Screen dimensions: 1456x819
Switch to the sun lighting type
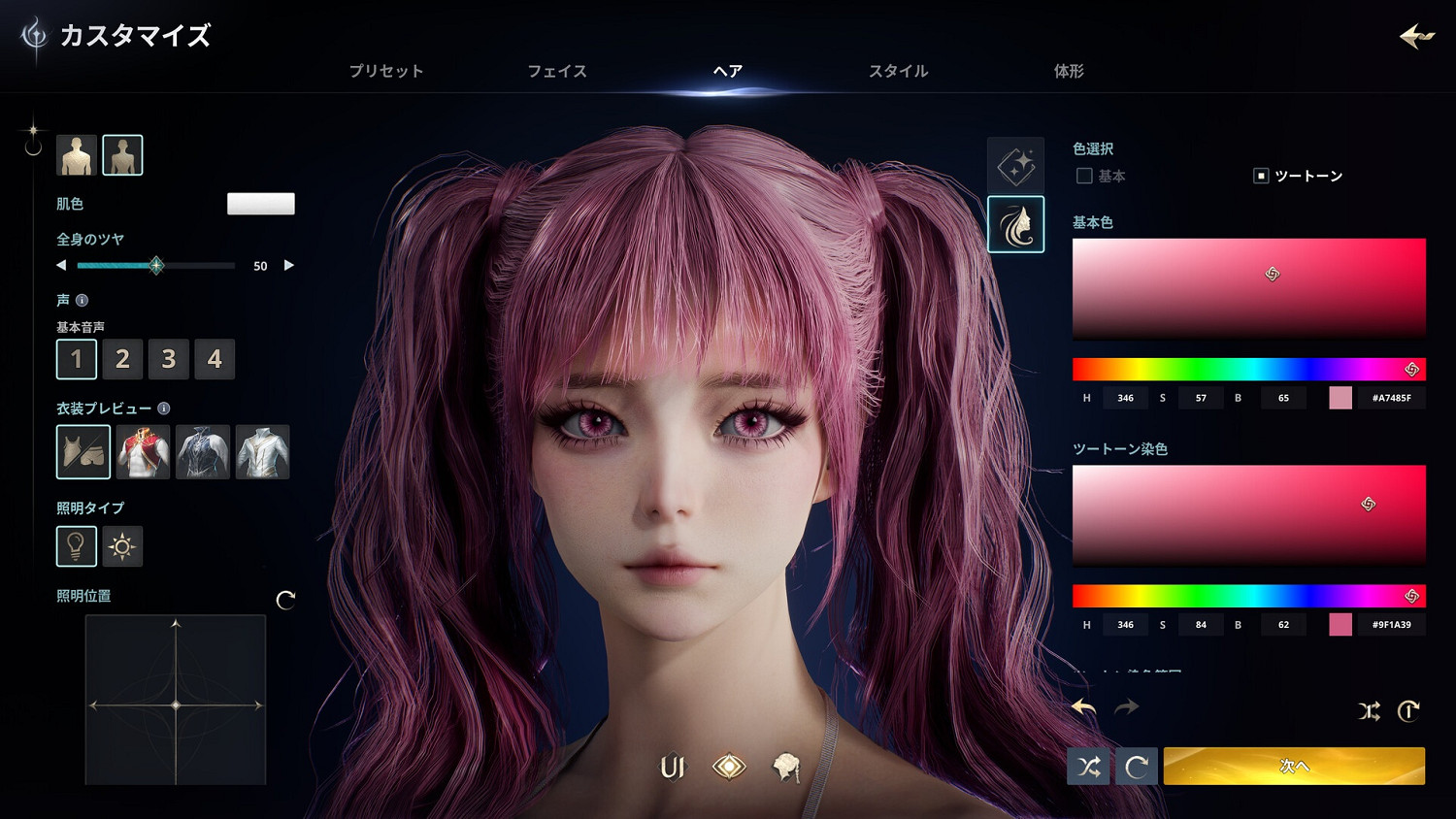click(x=122, y=546)
